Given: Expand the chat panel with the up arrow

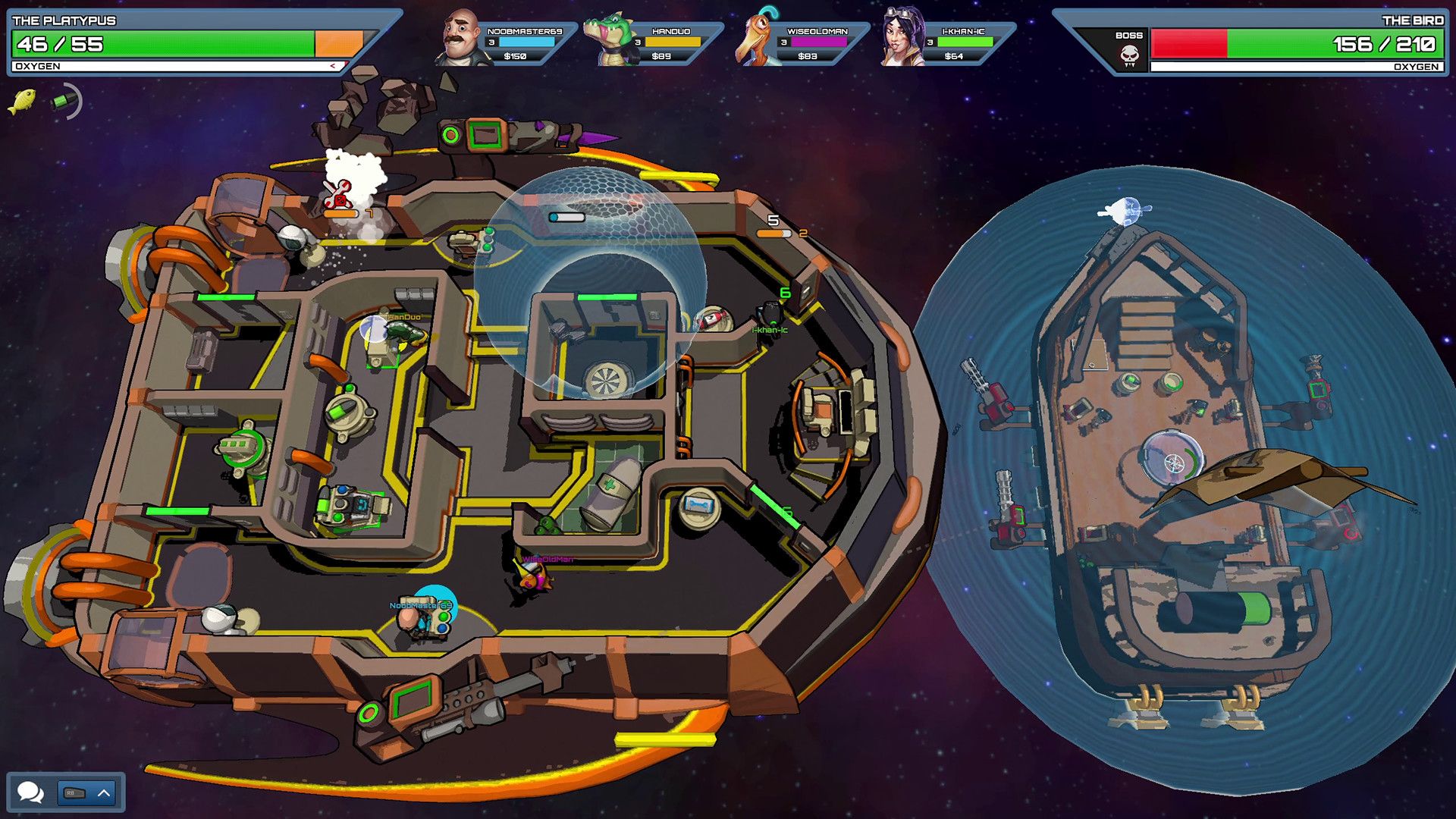Looking at the screenshot, I should coord(104,793).
